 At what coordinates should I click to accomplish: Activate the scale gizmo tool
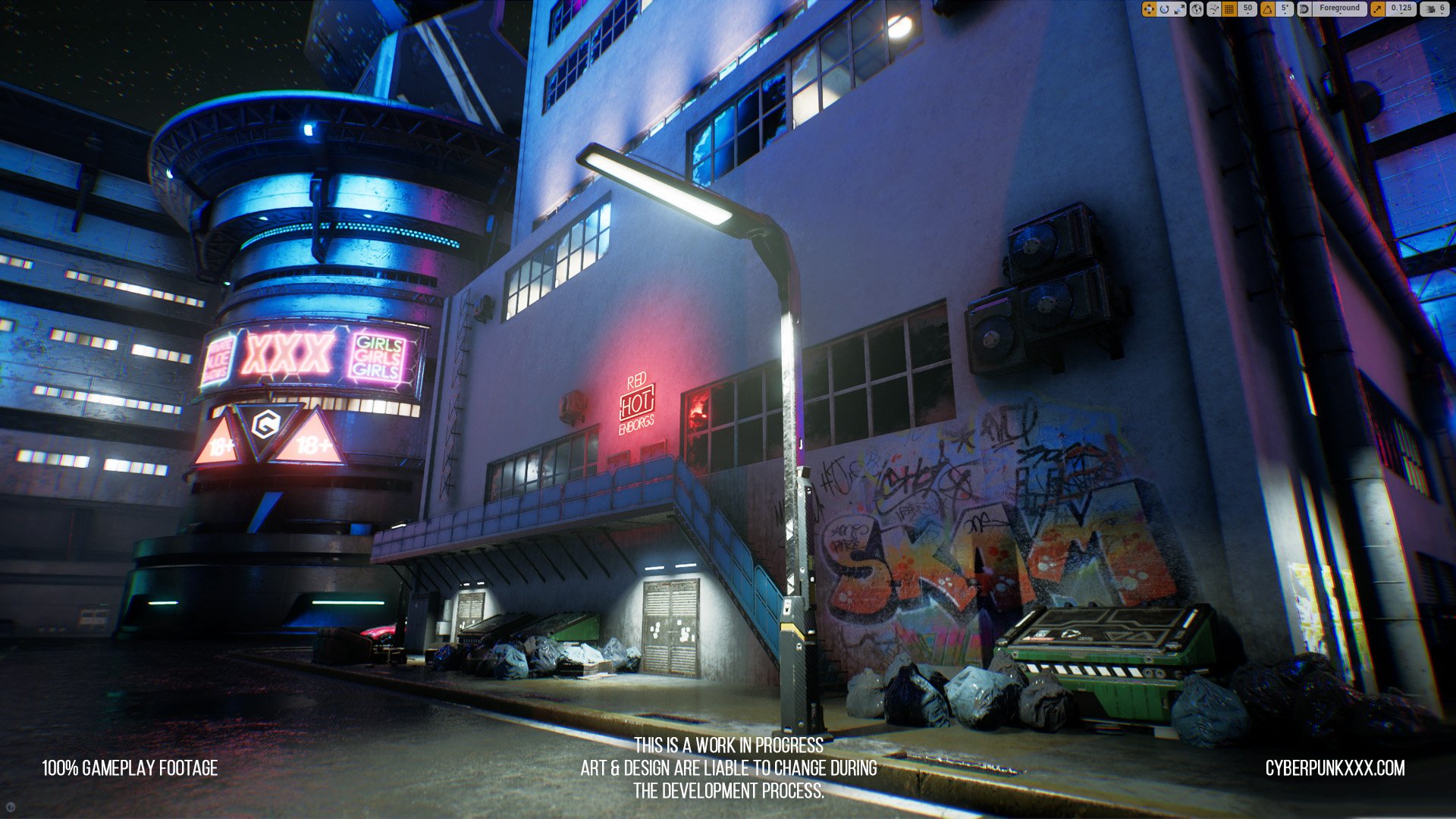[x=1179, y=9]
